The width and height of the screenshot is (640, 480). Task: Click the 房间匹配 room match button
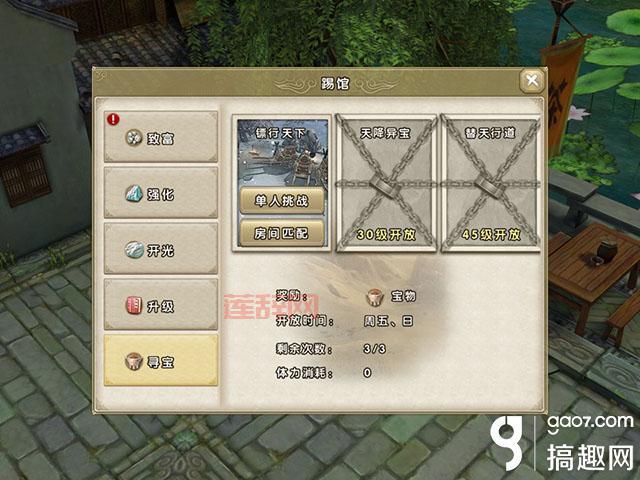[x=281, y=232]
